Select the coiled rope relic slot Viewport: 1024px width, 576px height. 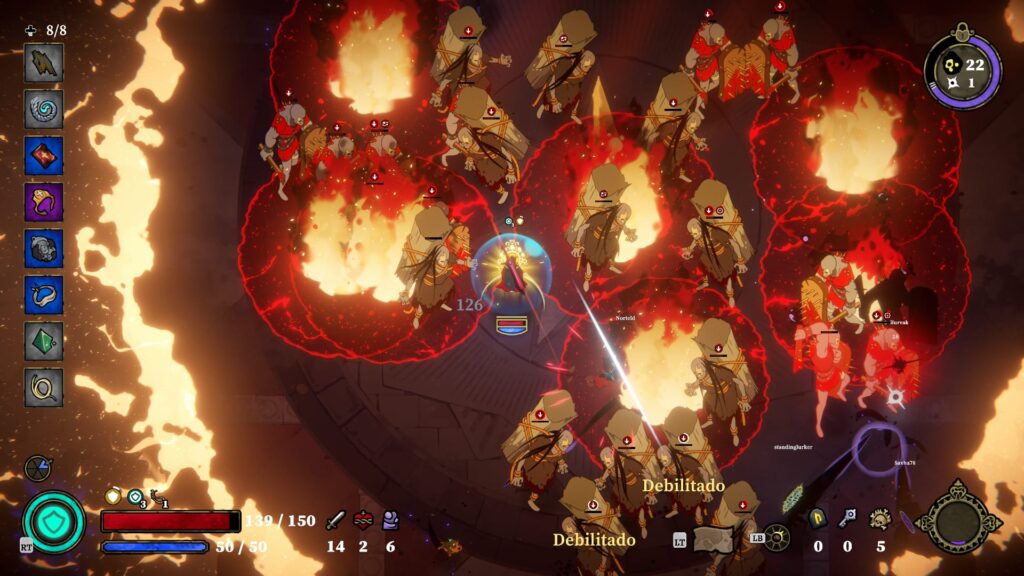point(44,387)
